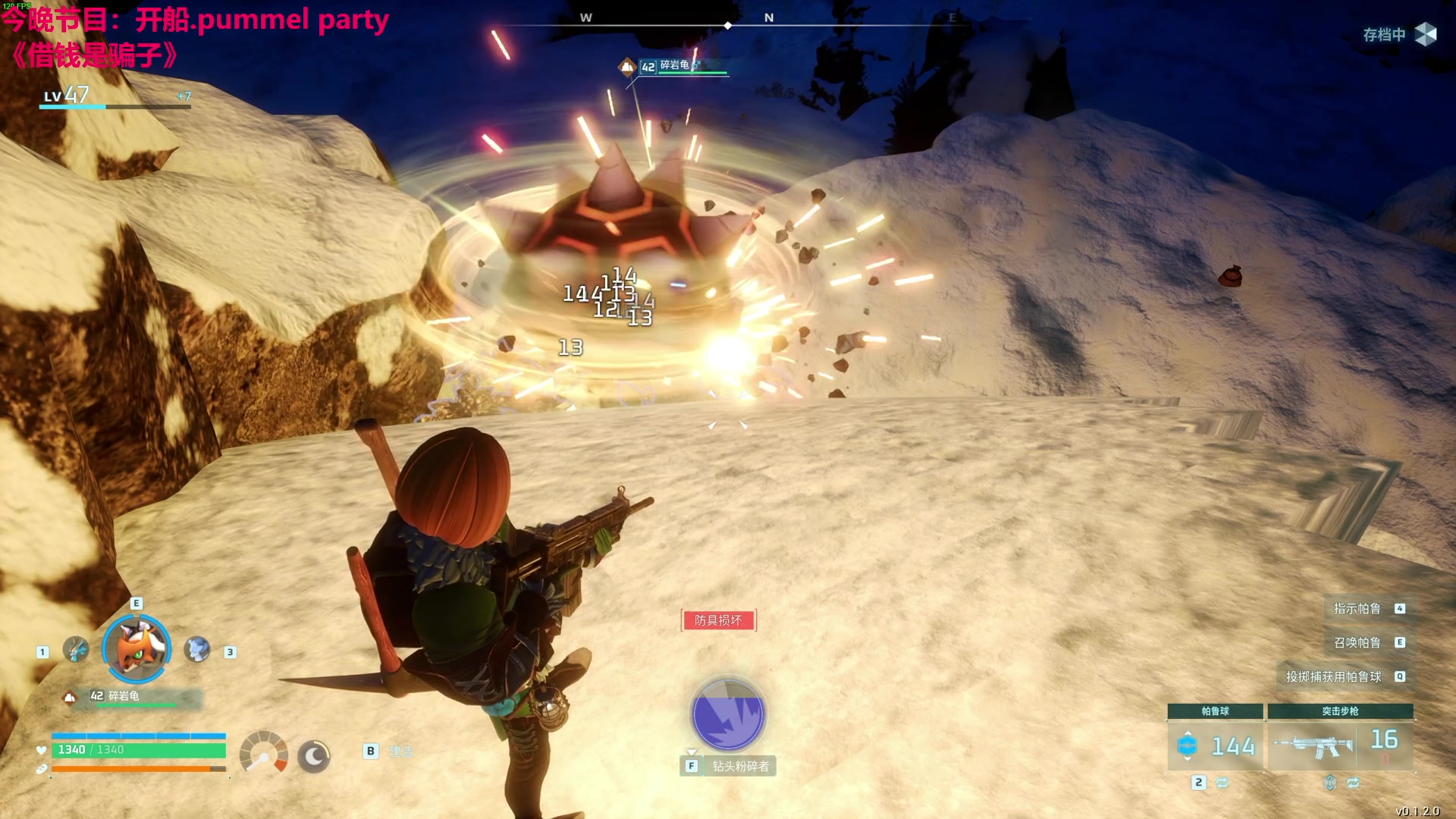
Task: Select the active Digtoise portrait in the party
Action: pyautogui.click(x=136, y=648)
